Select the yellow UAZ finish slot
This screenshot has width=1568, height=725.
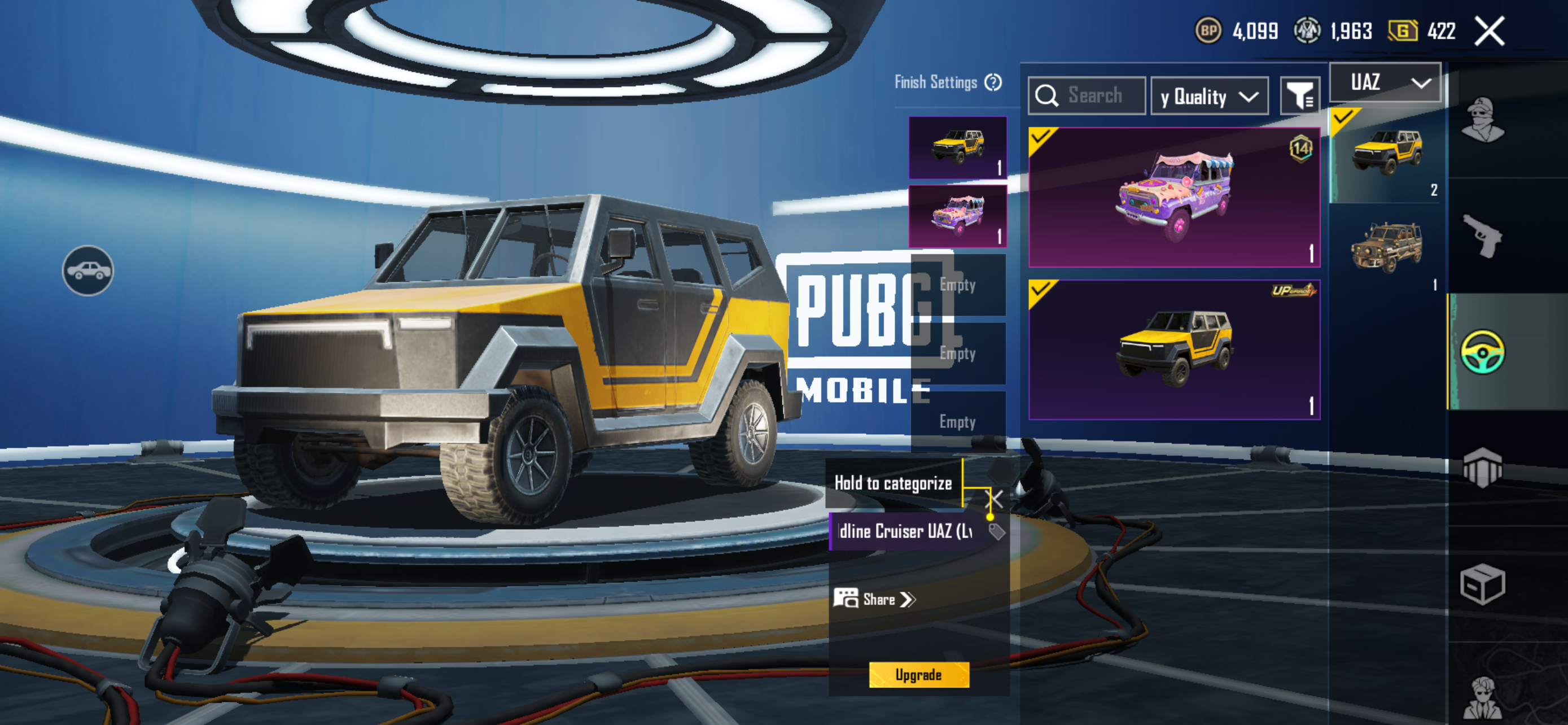[957, 147]
